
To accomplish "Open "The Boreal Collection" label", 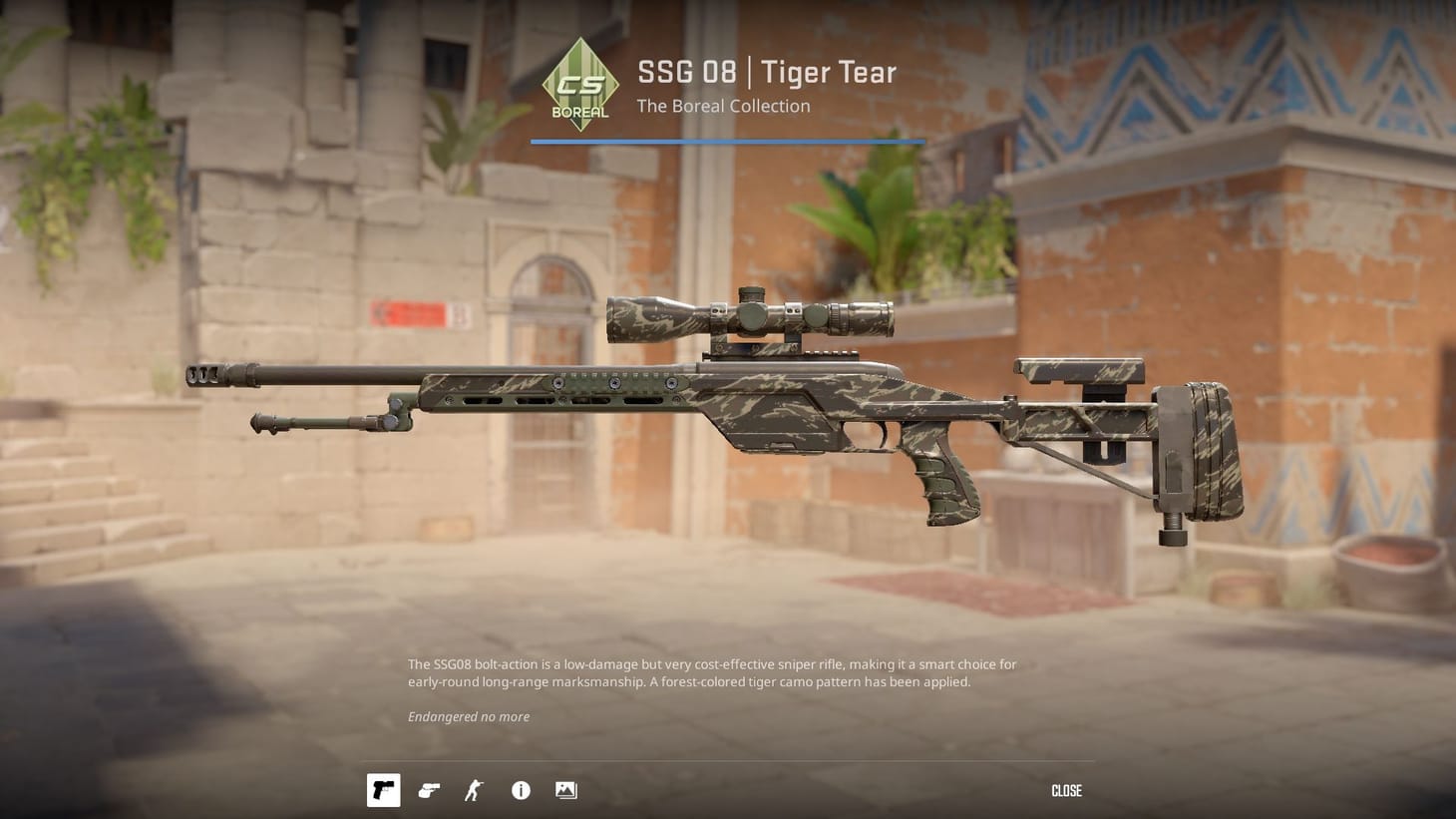I will [x=723, y=106].
